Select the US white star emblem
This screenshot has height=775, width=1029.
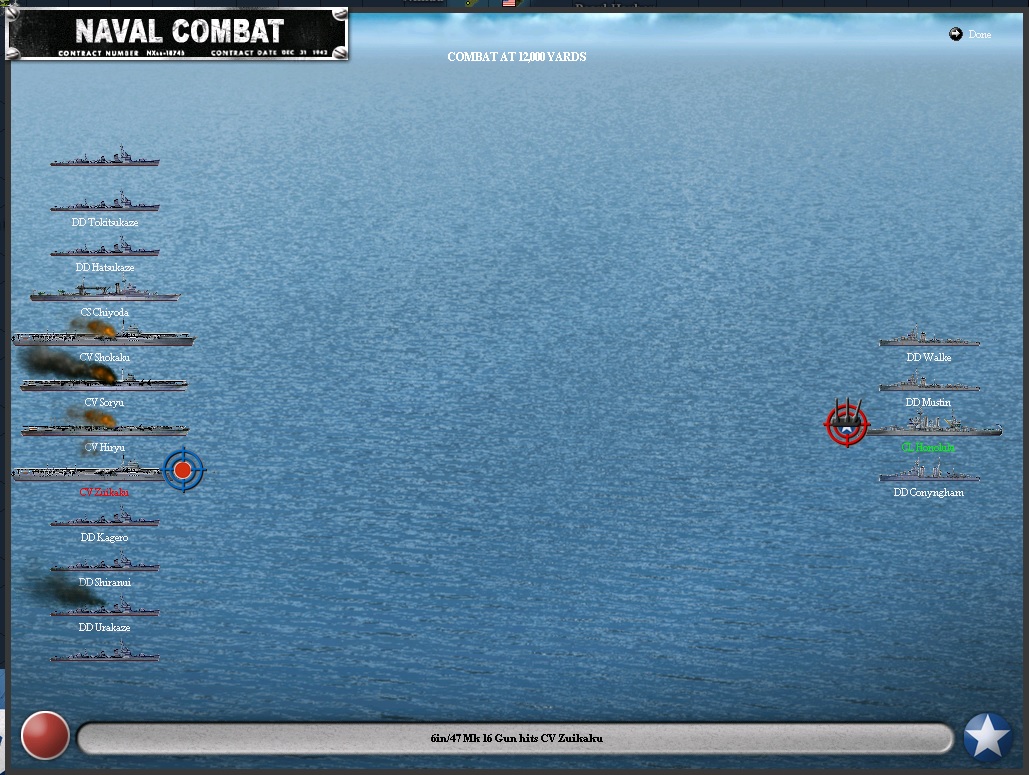click(x=987, y=737)
